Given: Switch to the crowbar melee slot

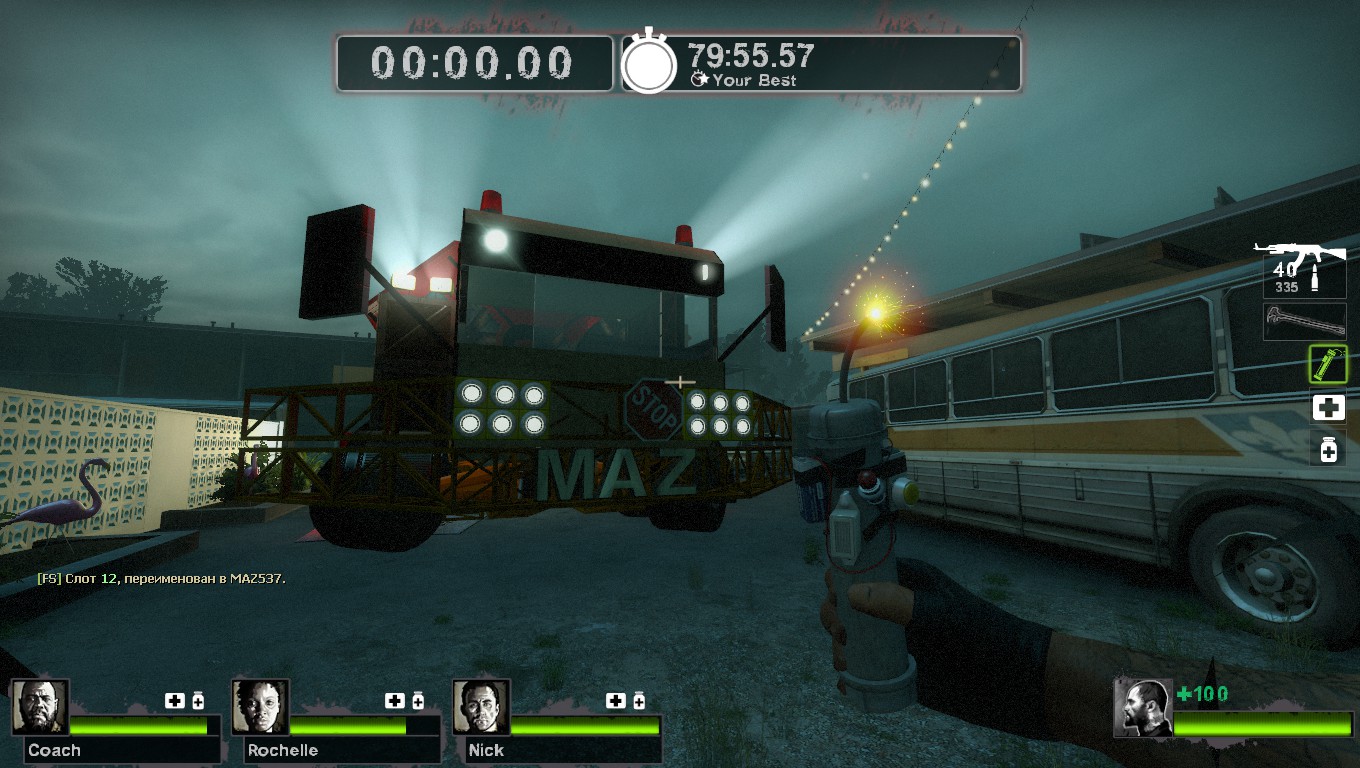Looking at the screenshot, I should pyautogui.click(x=1304, y=322).
